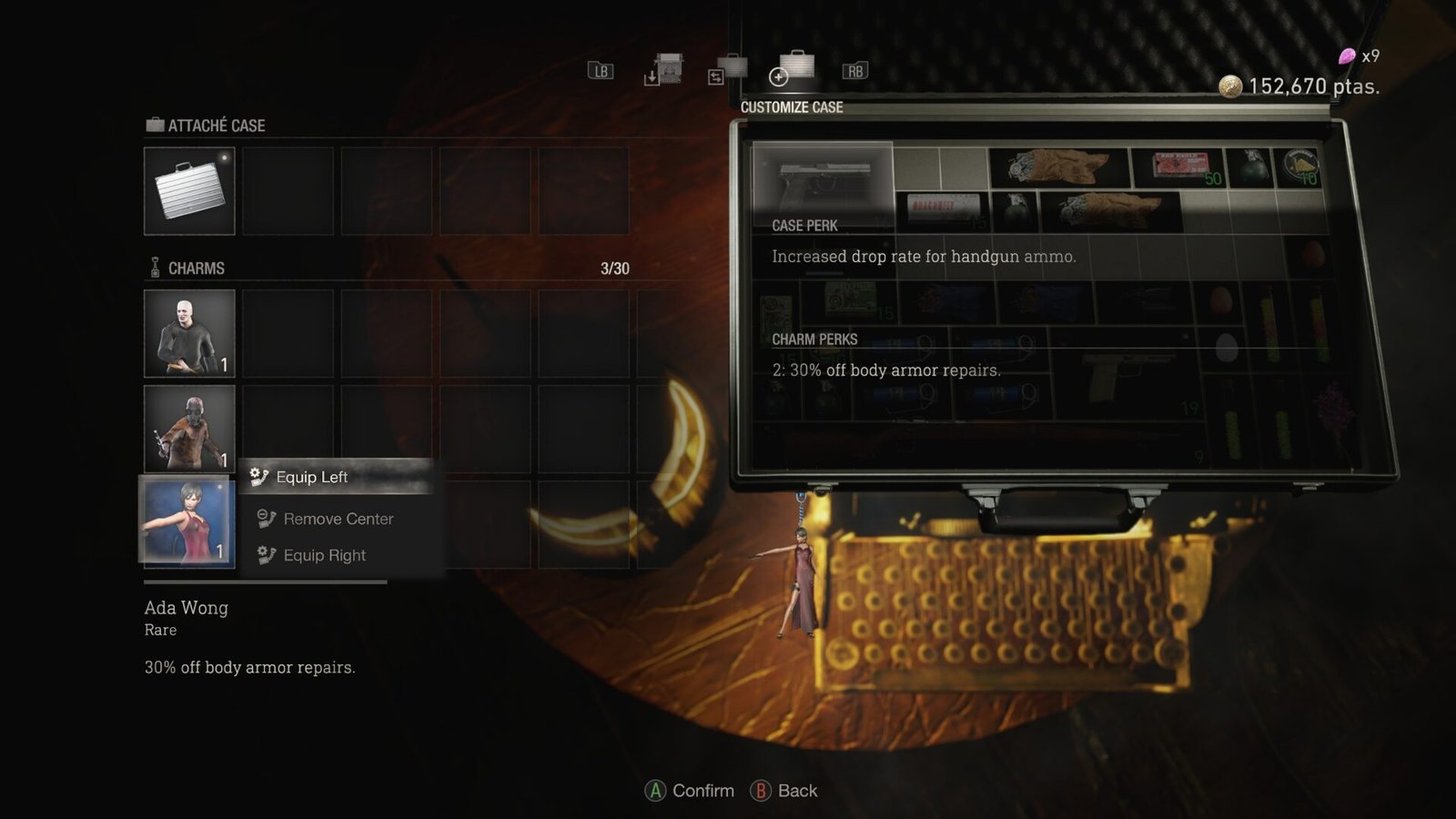Click the typewriter storage icon at top
The height and width of the screenshot is (819, 1456).
tap(671, 68)
